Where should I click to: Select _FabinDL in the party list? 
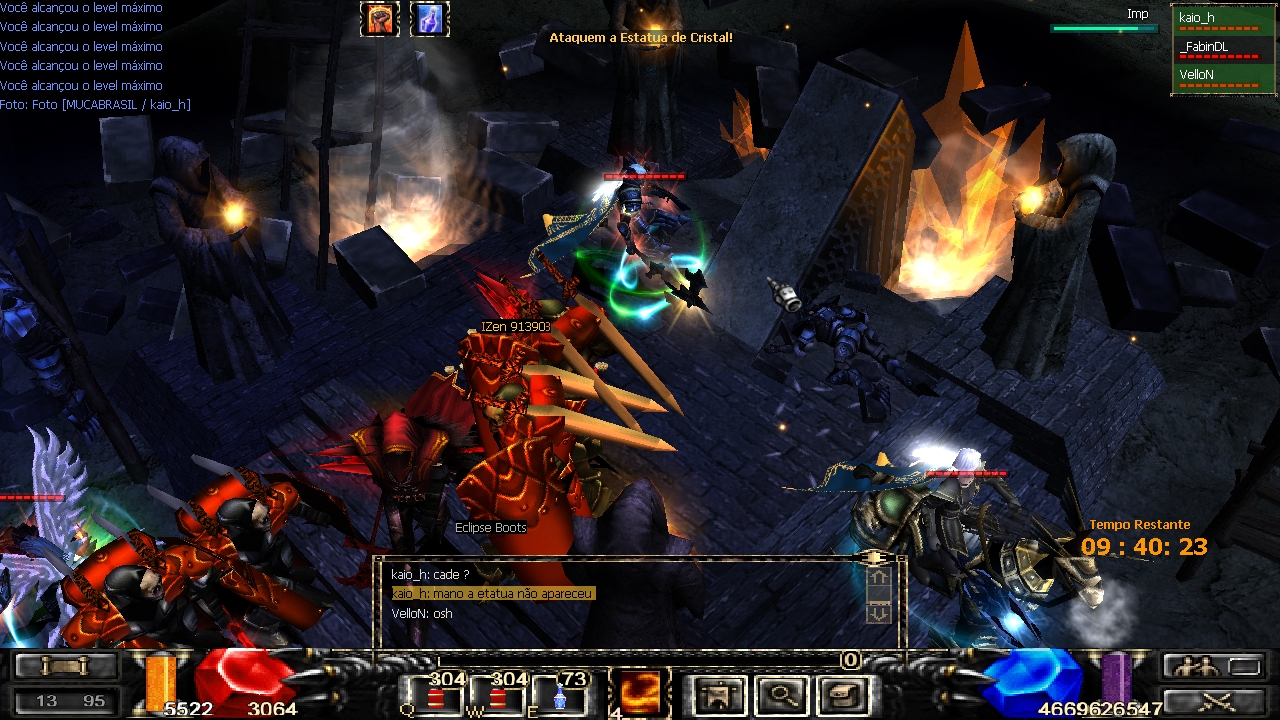[1216, 48]
